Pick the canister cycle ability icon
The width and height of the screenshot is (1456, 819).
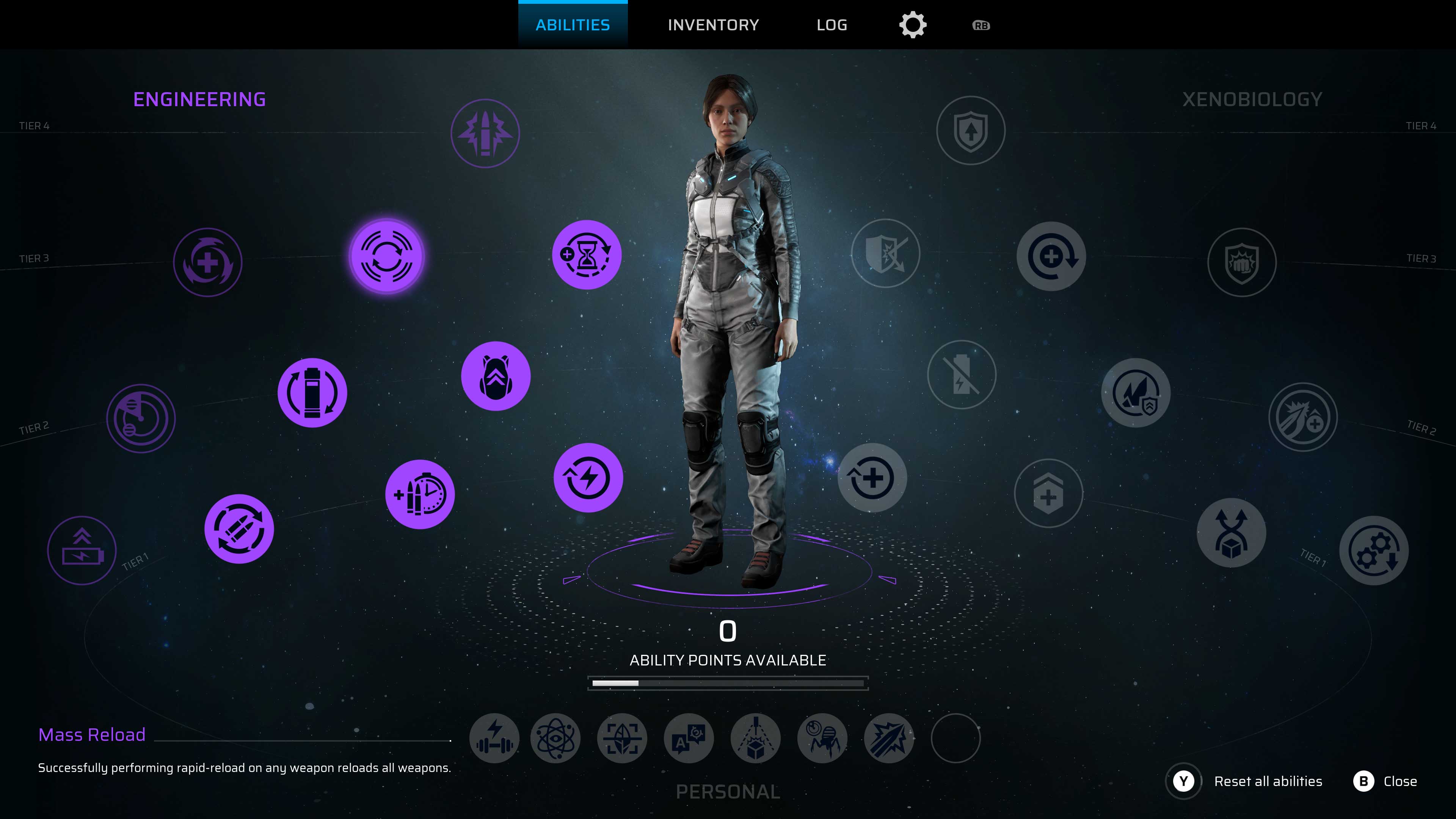click(312, 393)
